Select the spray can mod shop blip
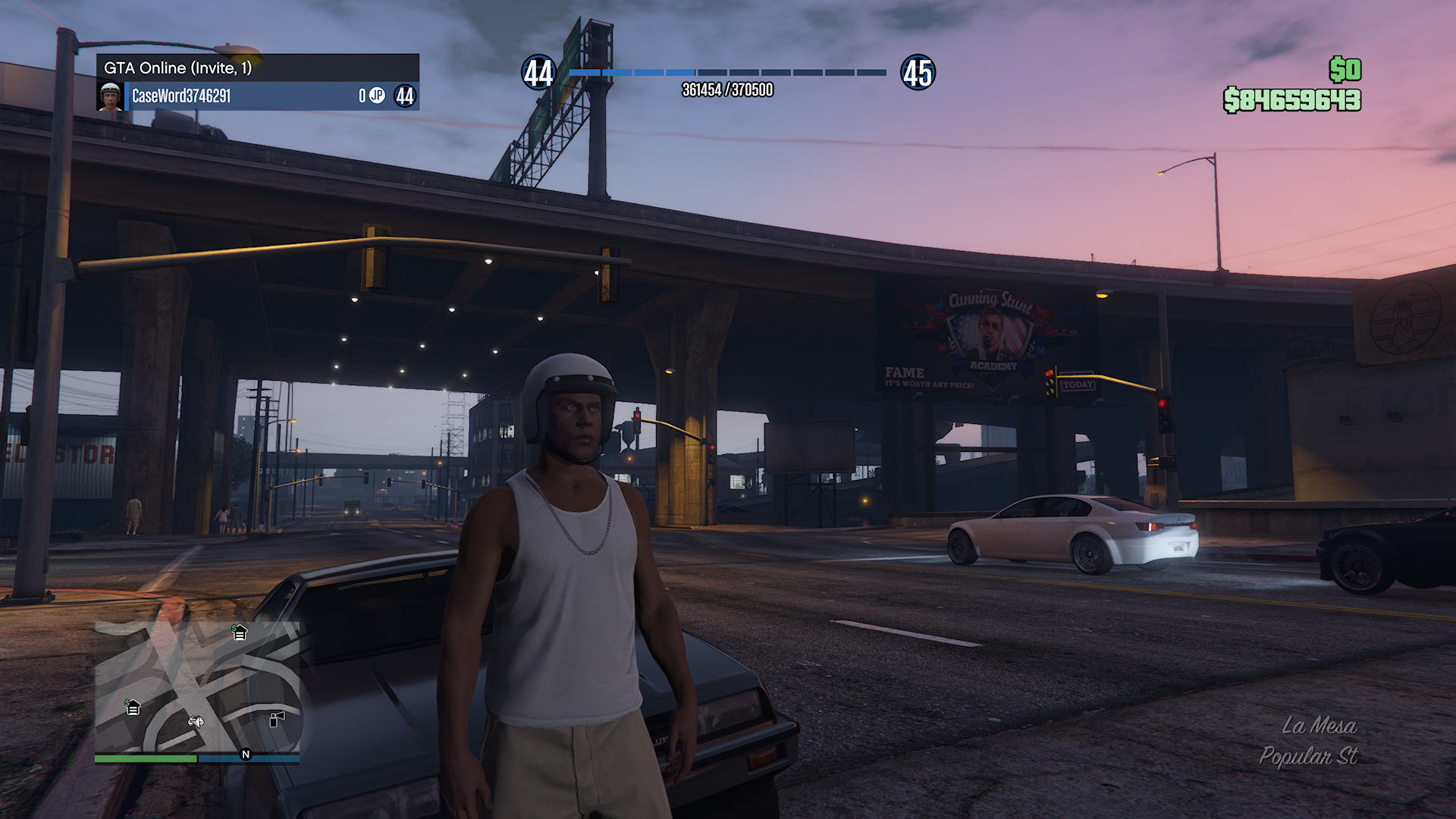This screenshot has height=819, width=1456. [x=278, y=718]
